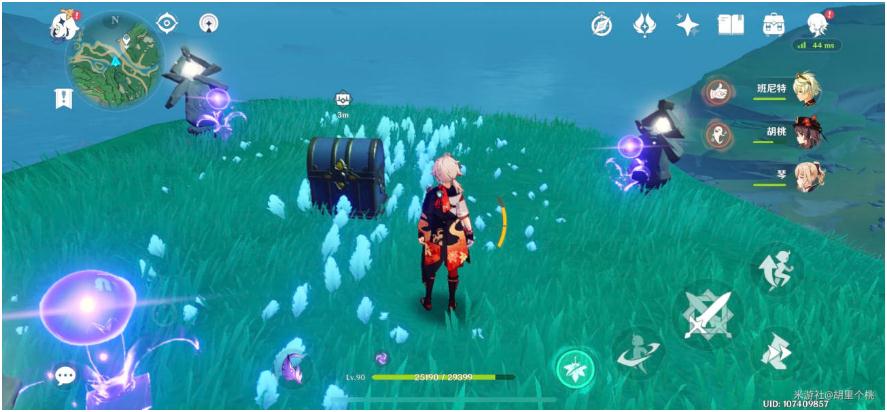Use 班尼特's thumbs-up elemental burst icon
887x412 pixels.
[x=715, y=92]
